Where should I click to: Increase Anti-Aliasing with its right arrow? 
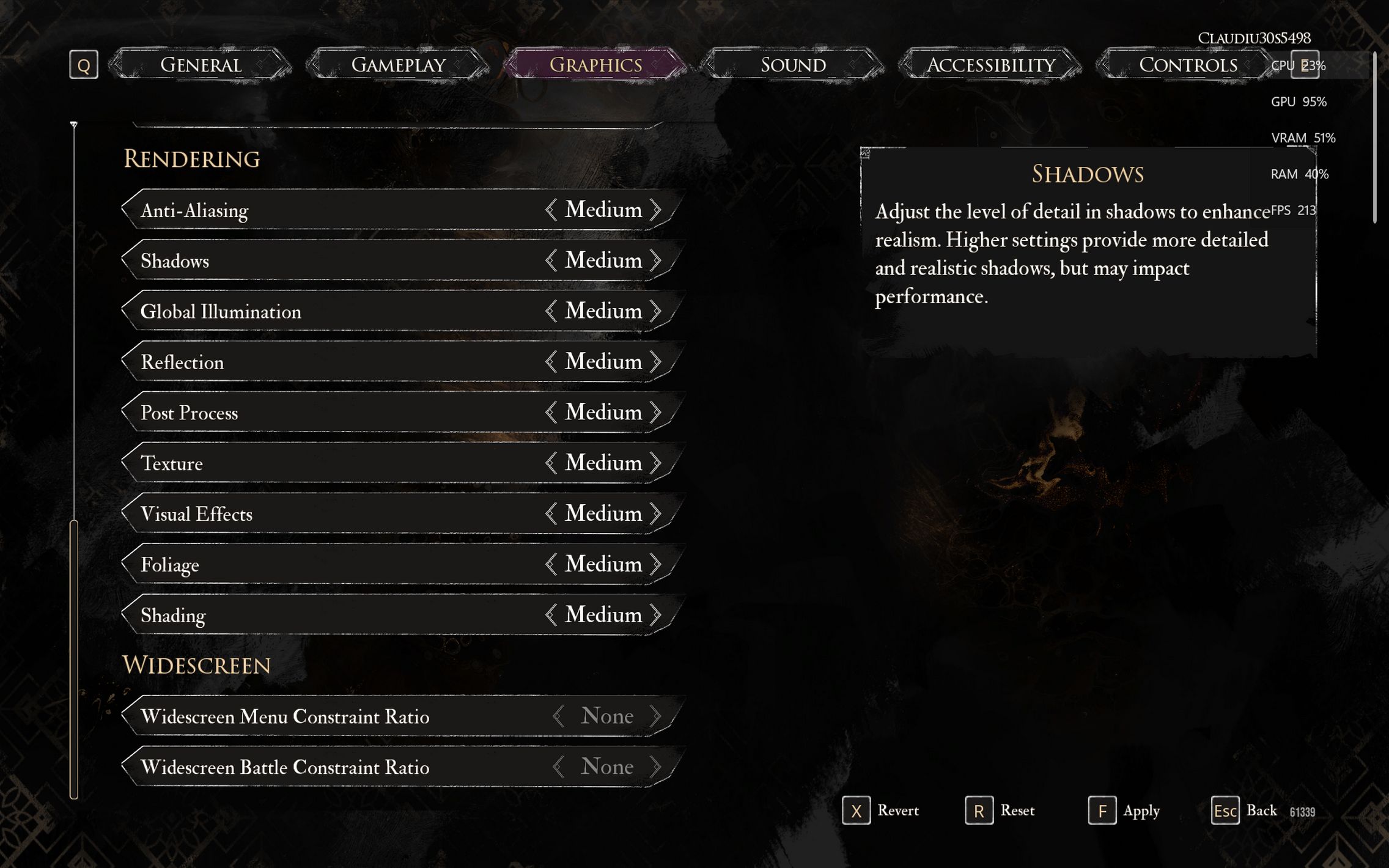pos(656,210)
